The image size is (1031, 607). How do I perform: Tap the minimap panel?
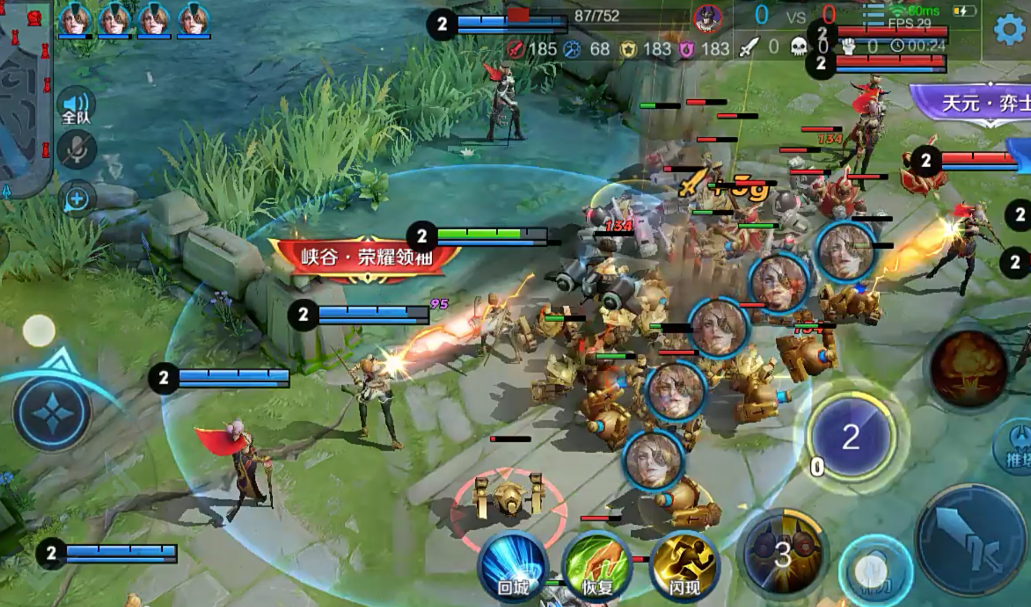click(x=25, y=98)
